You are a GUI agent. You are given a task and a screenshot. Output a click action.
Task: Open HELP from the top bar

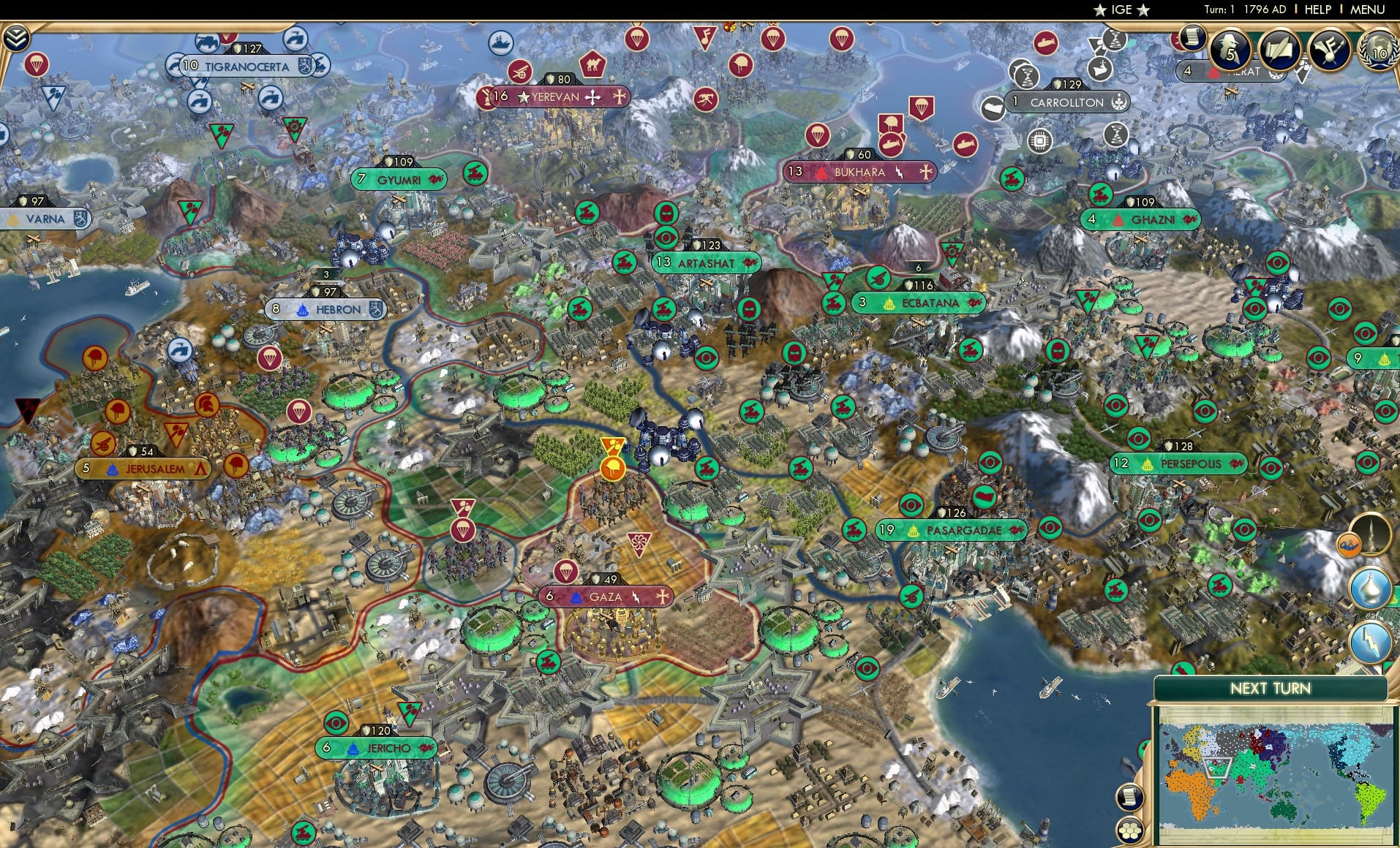(x=1316, y=10)
